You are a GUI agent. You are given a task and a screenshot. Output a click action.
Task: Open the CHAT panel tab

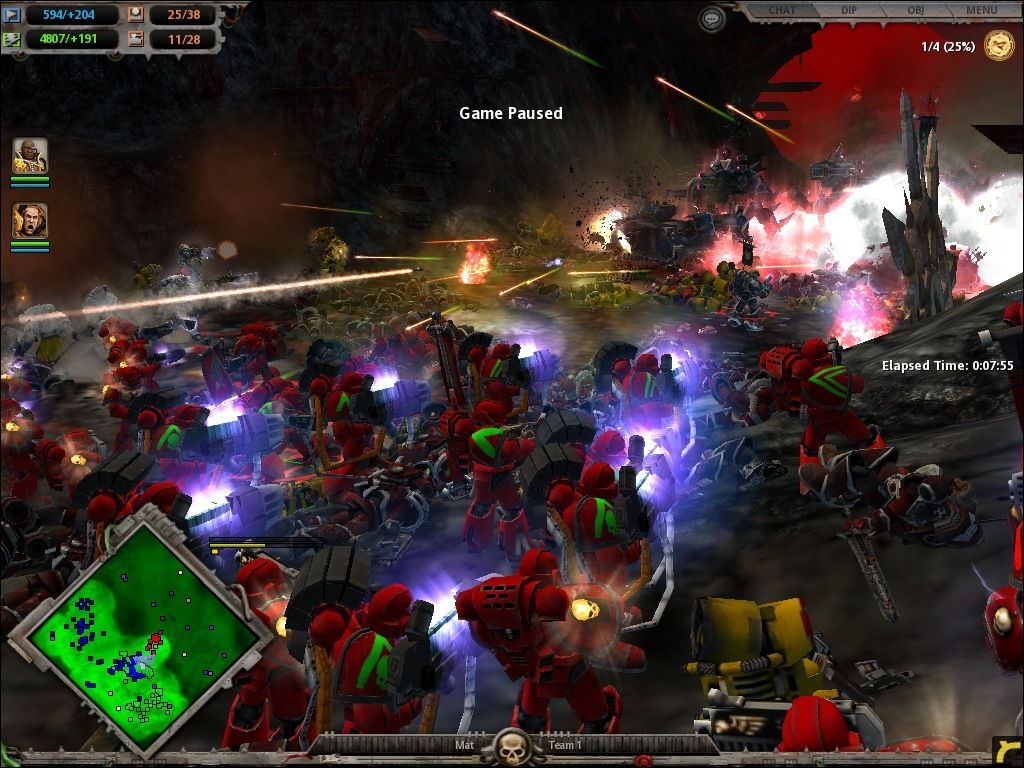pyautogui.click(x=781, y=10)
